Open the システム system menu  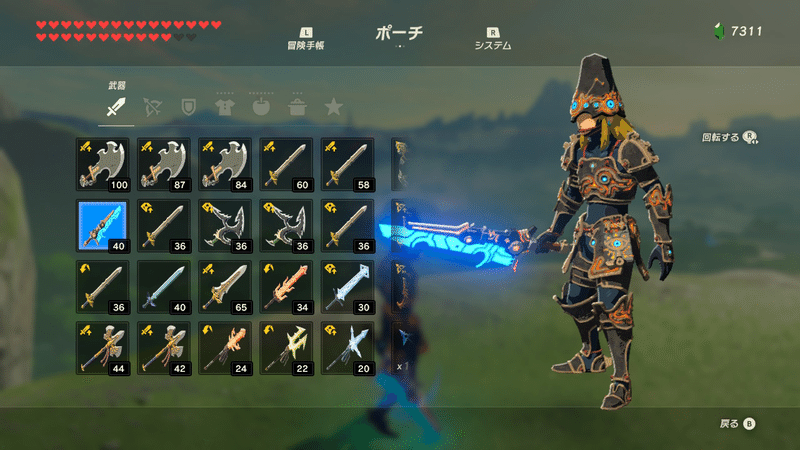(x=493, y=39)
